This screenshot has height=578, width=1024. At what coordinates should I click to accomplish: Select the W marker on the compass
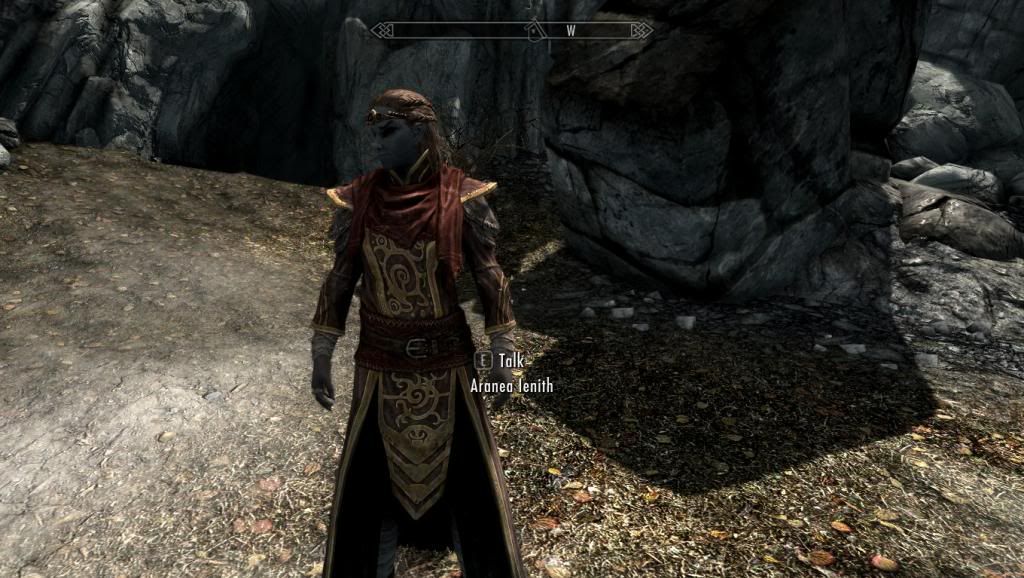coord(571,30)
